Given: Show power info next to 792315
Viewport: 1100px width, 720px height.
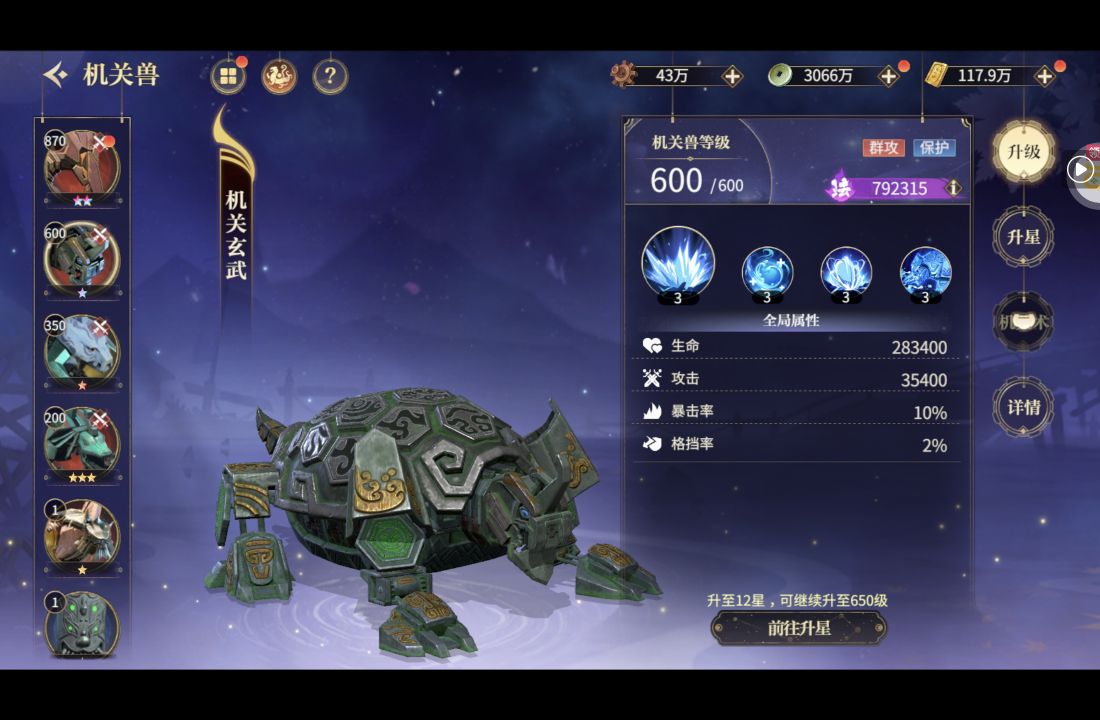Looking at the screenshot, I should click(954, 188).
